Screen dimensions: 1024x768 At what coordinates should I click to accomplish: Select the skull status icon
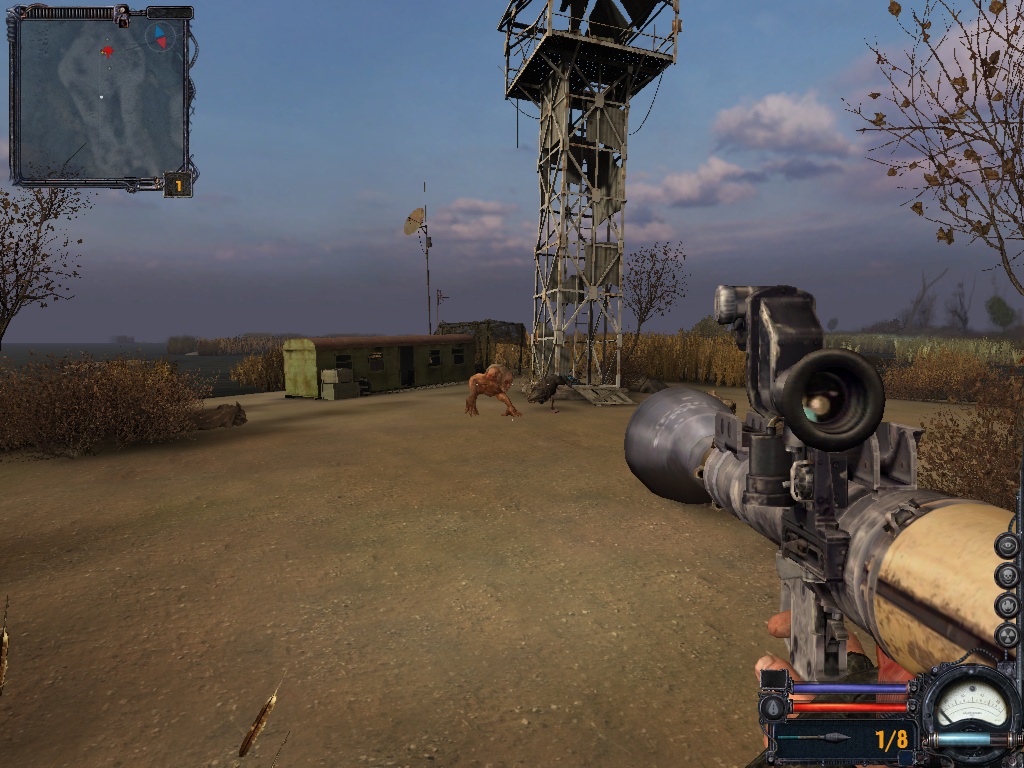1008,575
